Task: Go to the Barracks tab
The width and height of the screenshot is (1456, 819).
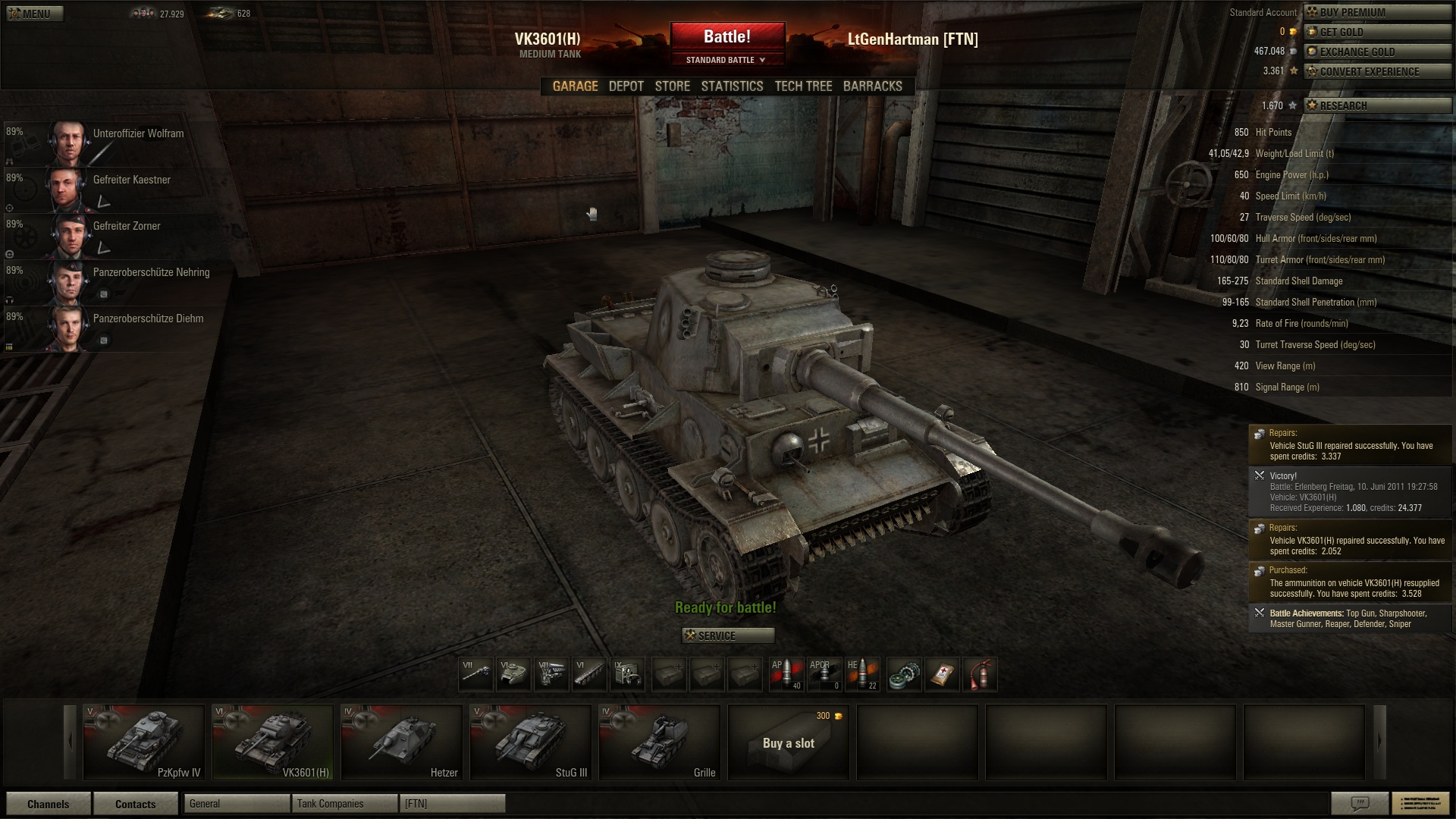Action: pyautogui.click(x=872, y=86)
